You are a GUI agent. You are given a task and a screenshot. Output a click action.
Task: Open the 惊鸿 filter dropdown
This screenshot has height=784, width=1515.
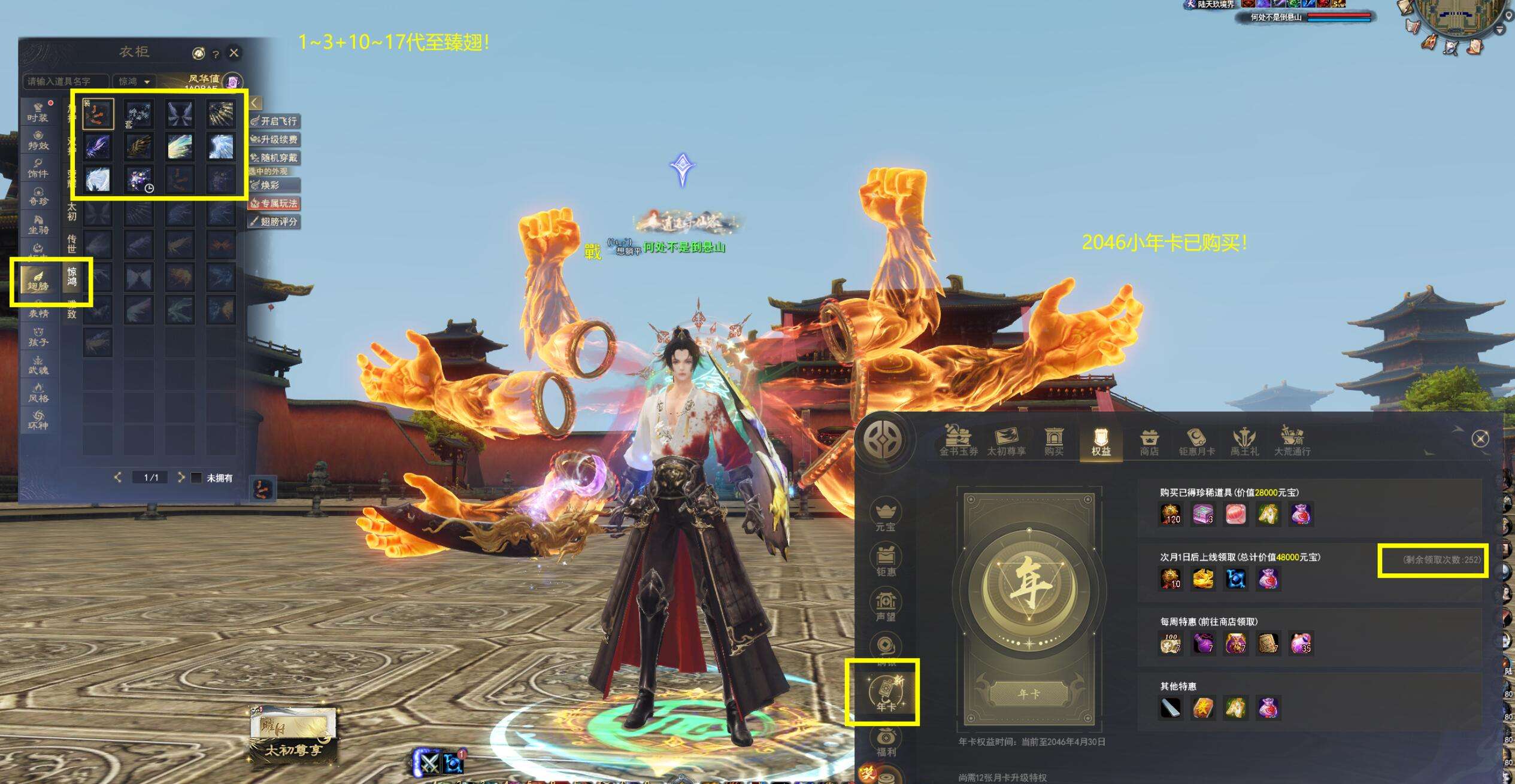(x=134, y=81)
